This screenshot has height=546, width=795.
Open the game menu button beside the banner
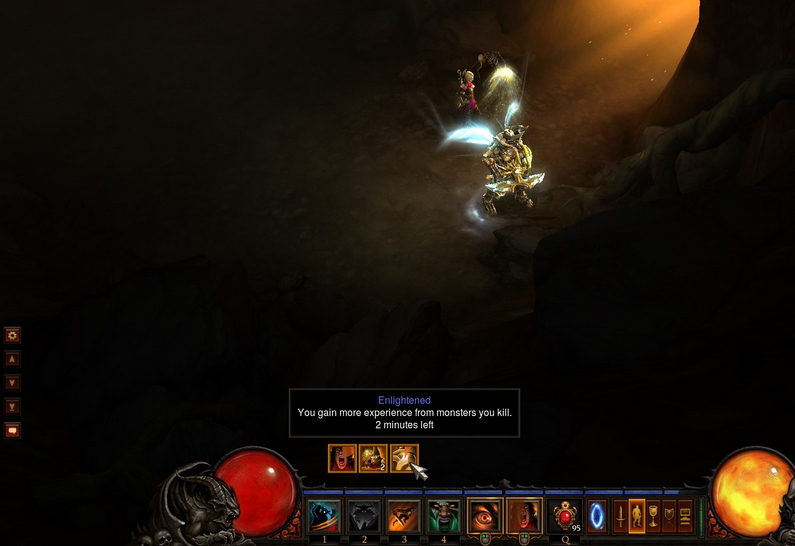point(685,516)
